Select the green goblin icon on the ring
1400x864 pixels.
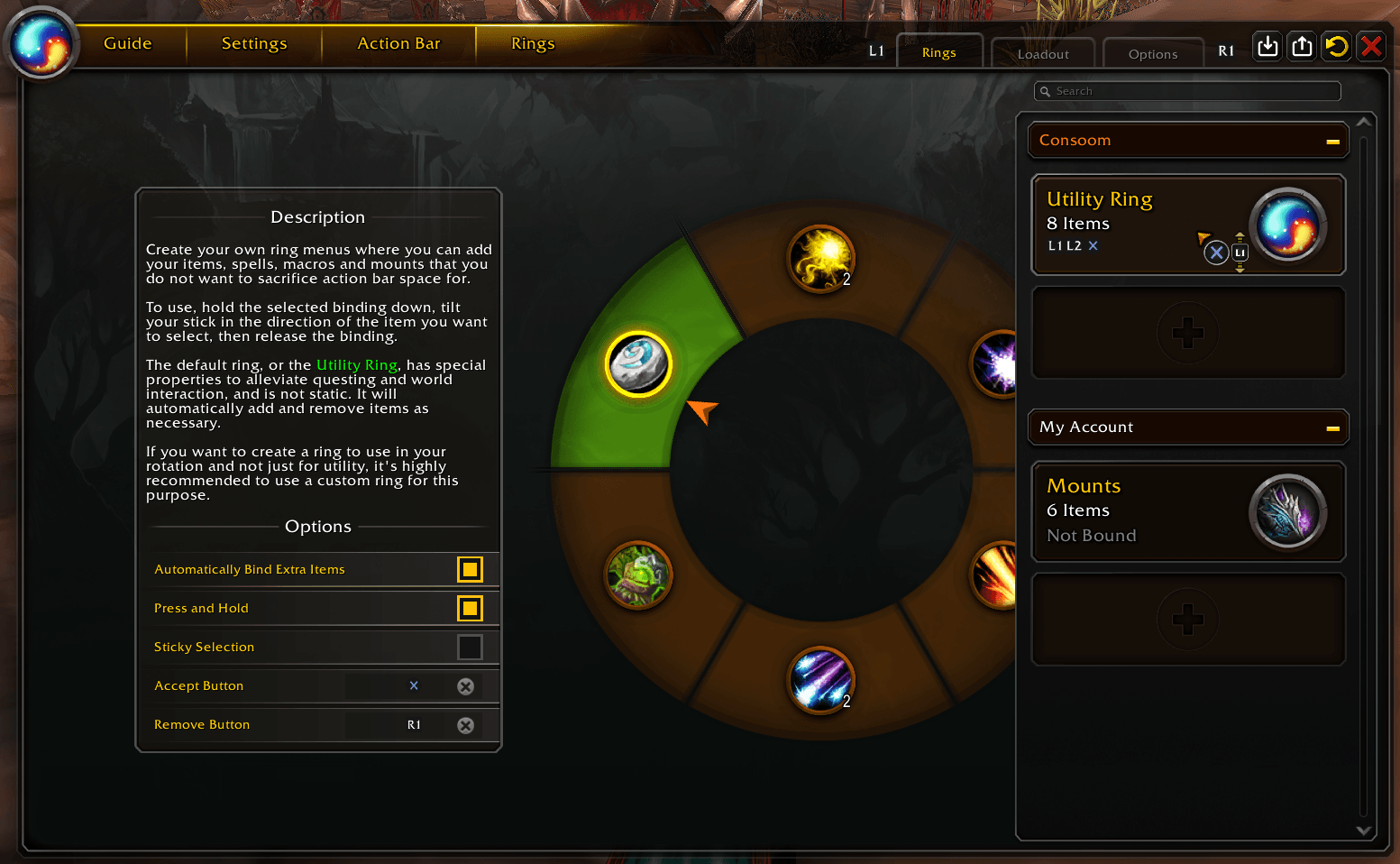pos(638,574)
